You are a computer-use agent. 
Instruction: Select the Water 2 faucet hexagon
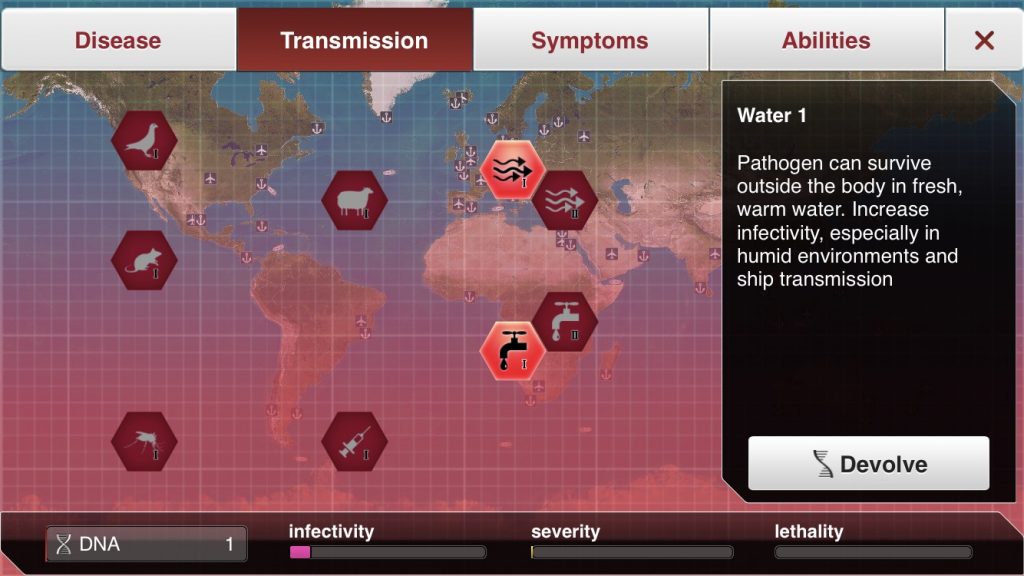pyautogui.click(x=564, y=321)
